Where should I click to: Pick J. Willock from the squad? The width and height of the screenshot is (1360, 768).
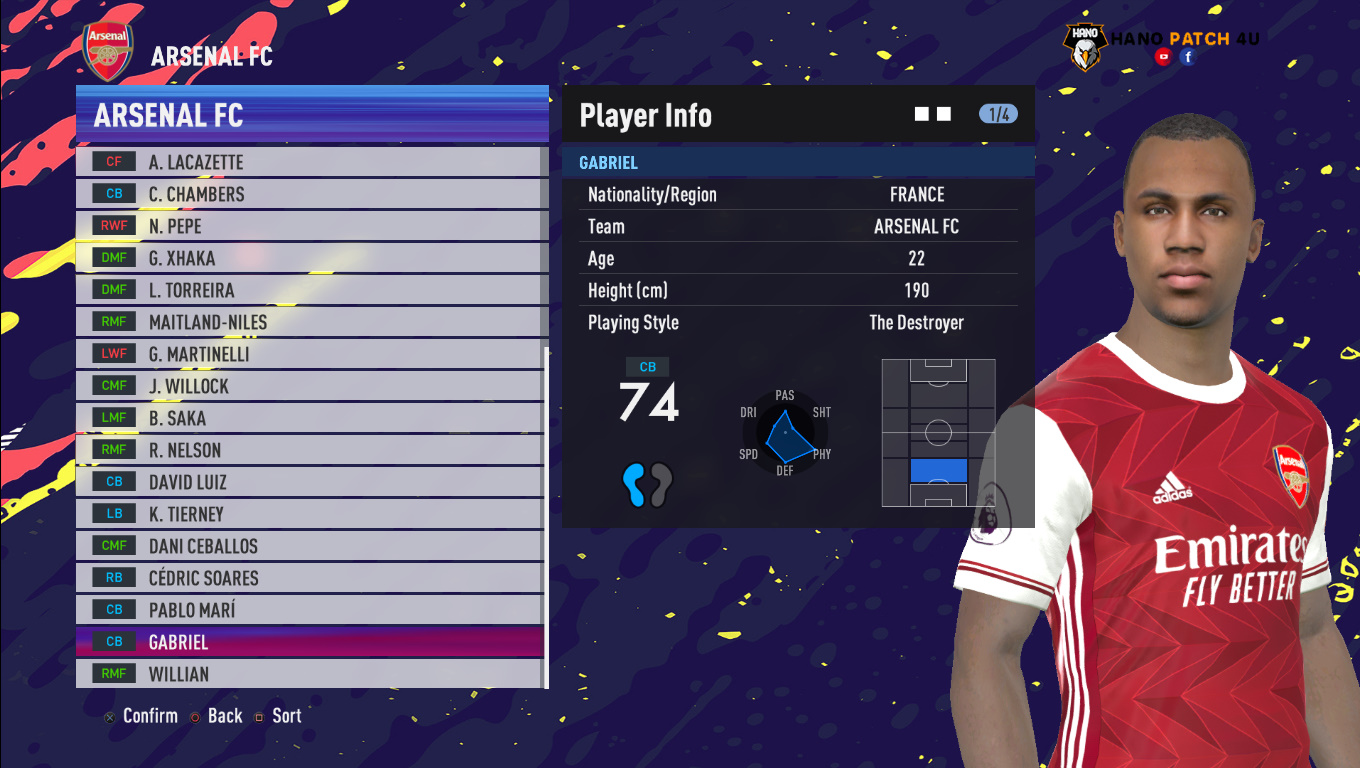tap(310, 386)
